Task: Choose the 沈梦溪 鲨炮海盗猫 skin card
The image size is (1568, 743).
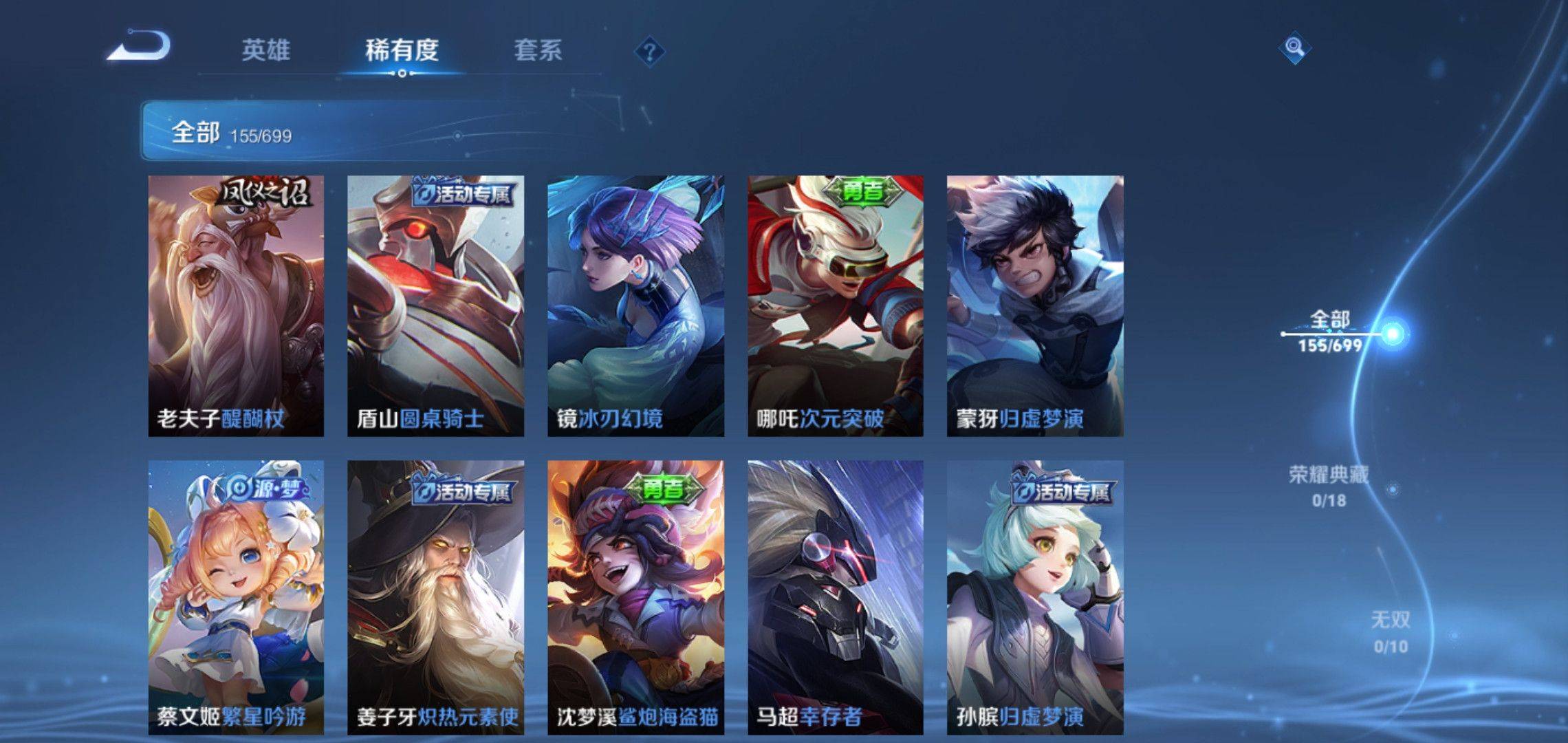Action: click(x=635, y=596)
